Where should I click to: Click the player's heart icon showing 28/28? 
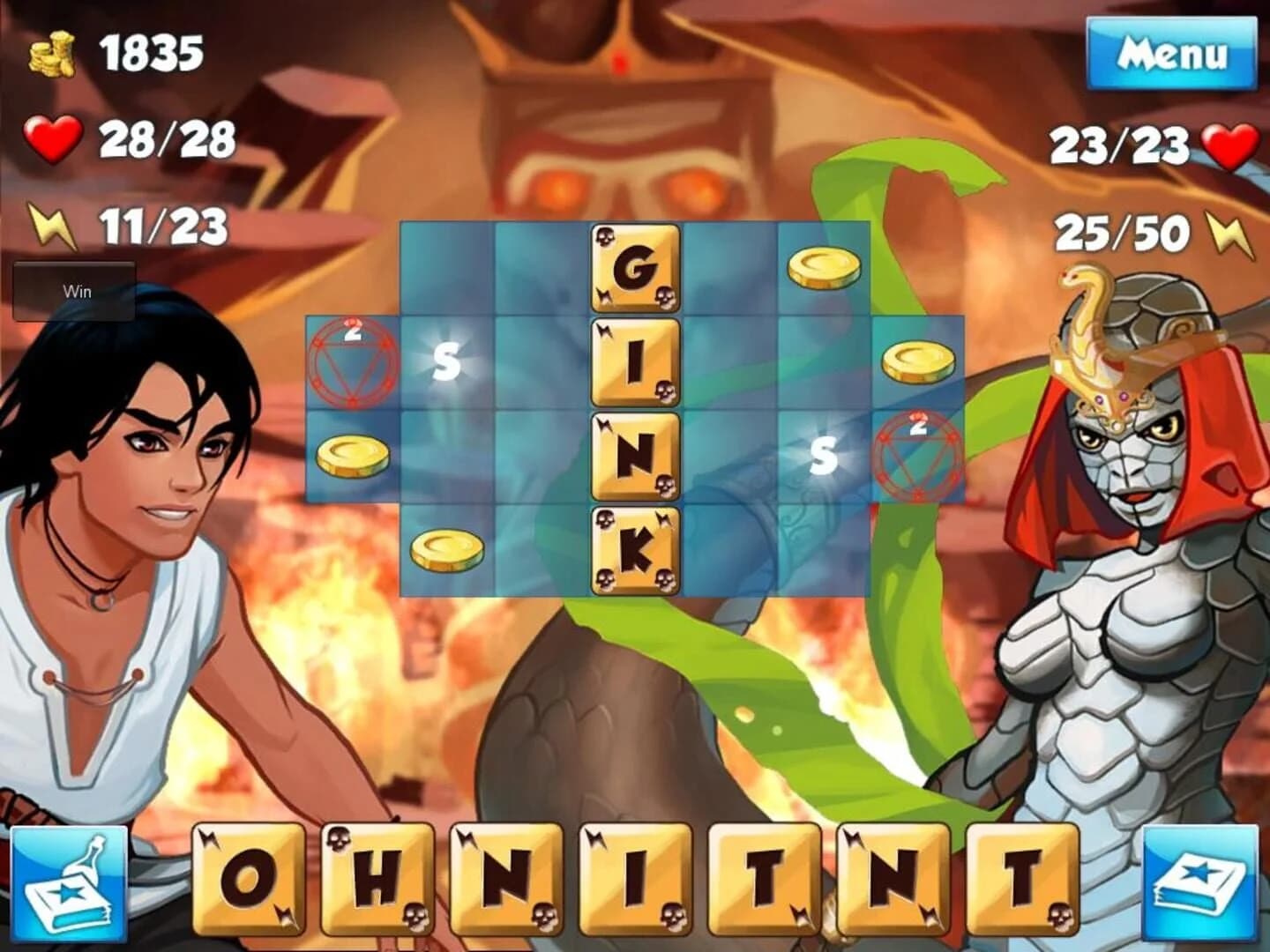[51, 137]
